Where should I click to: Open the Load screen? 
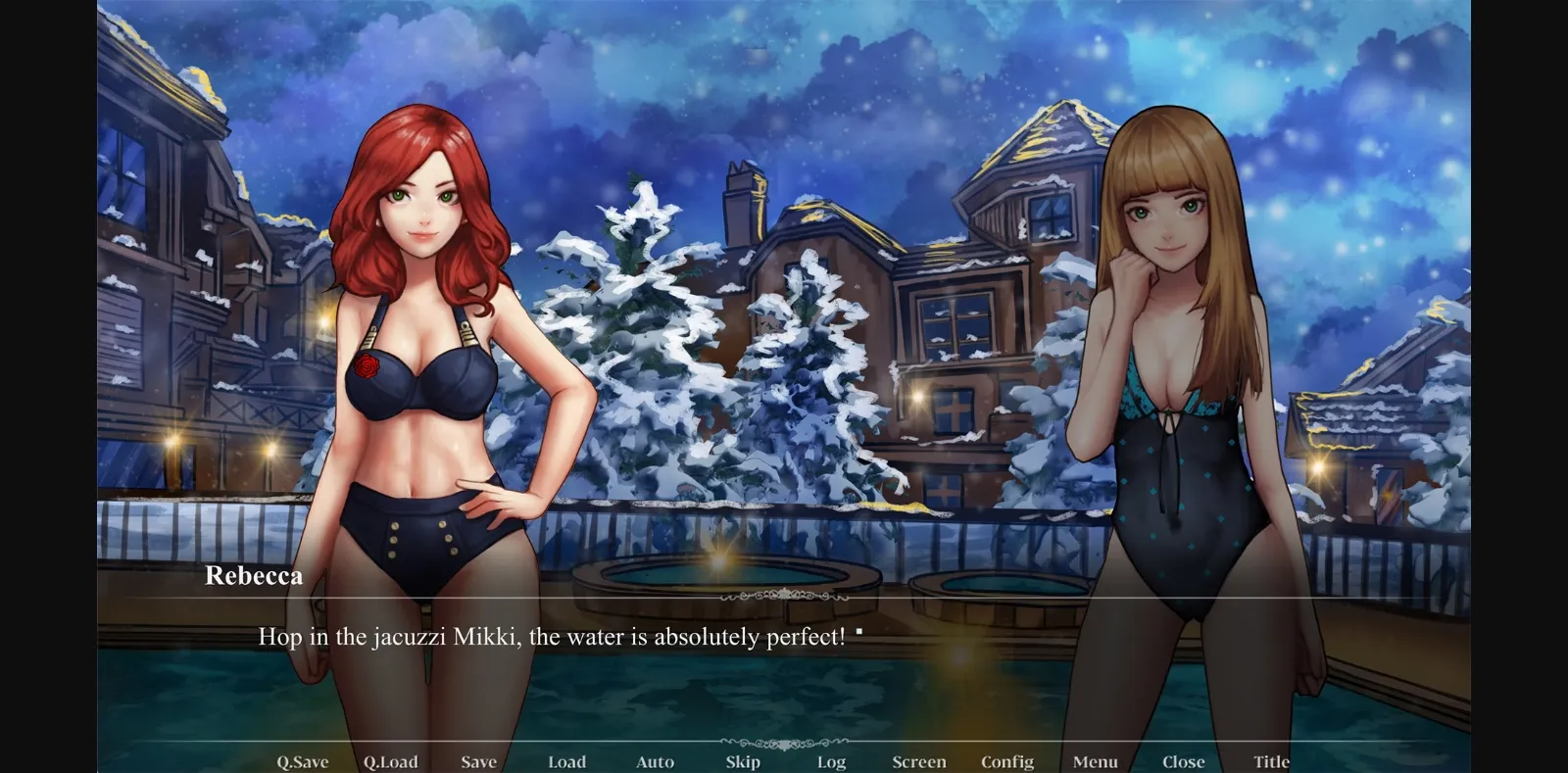tap(568, 761)
